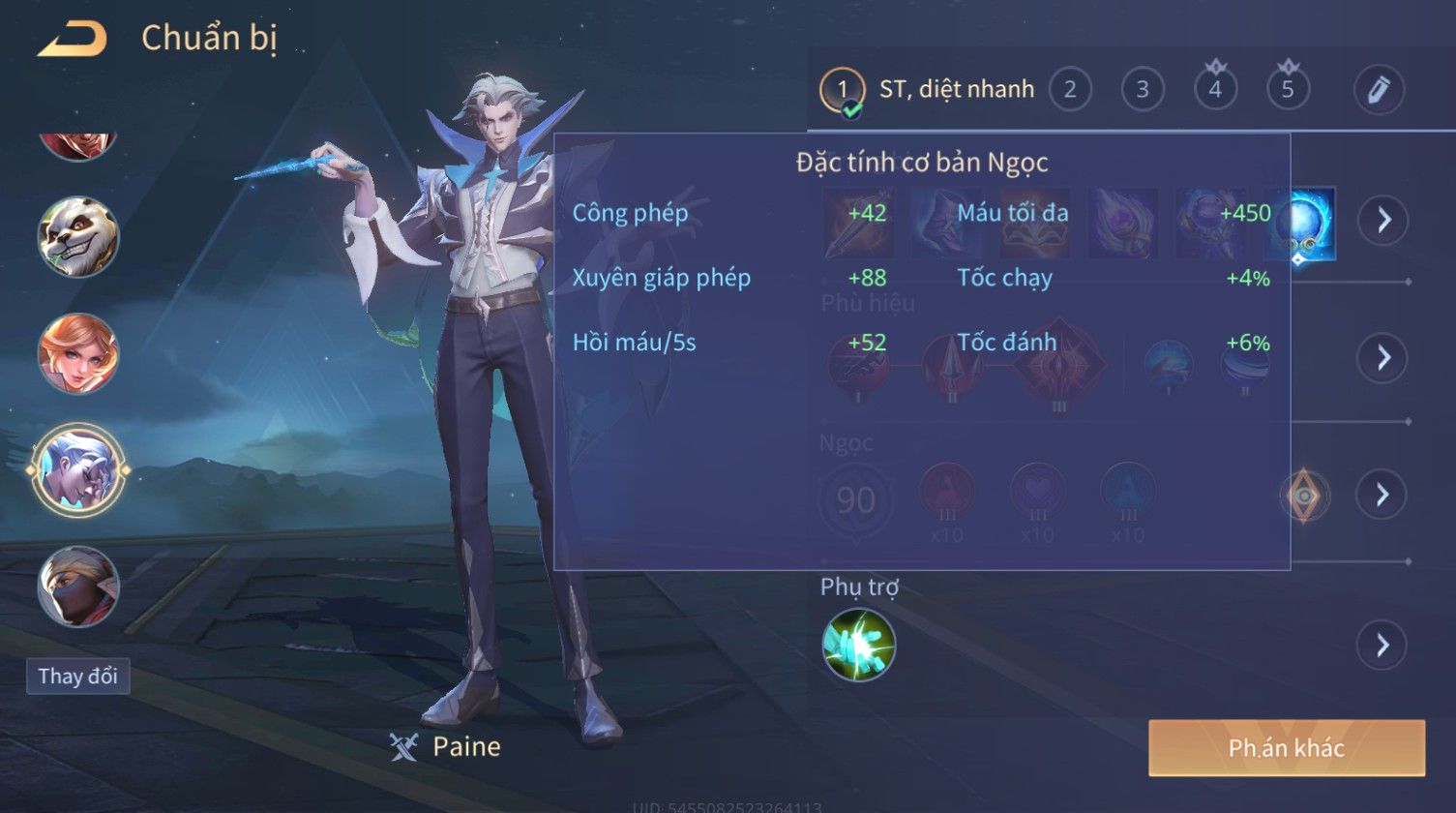1456x813 pixels.
Task: Select build preset 4
Action: 1214,90
